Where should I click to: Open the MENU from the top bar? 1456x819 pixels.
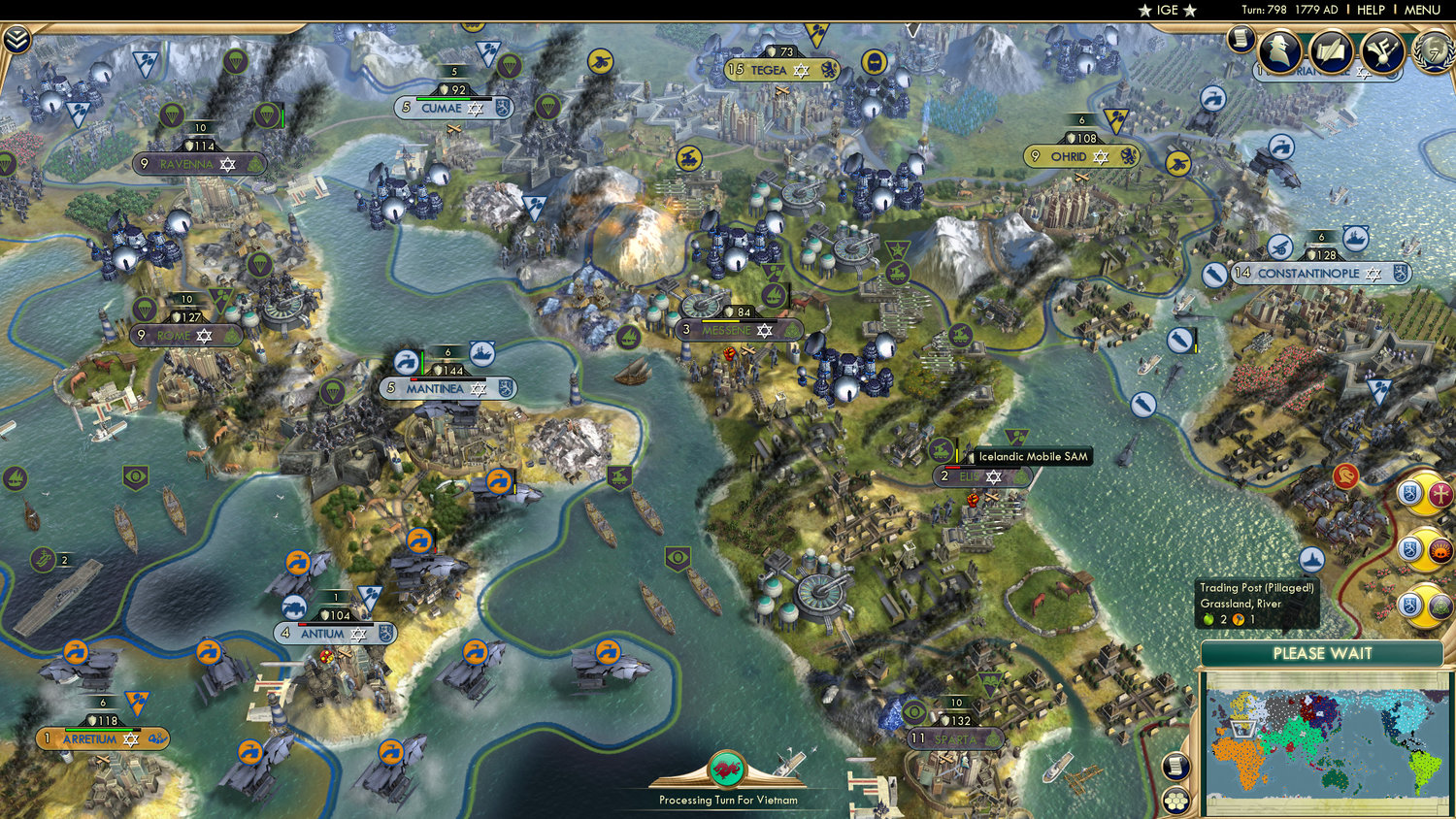coord(1421,10)
